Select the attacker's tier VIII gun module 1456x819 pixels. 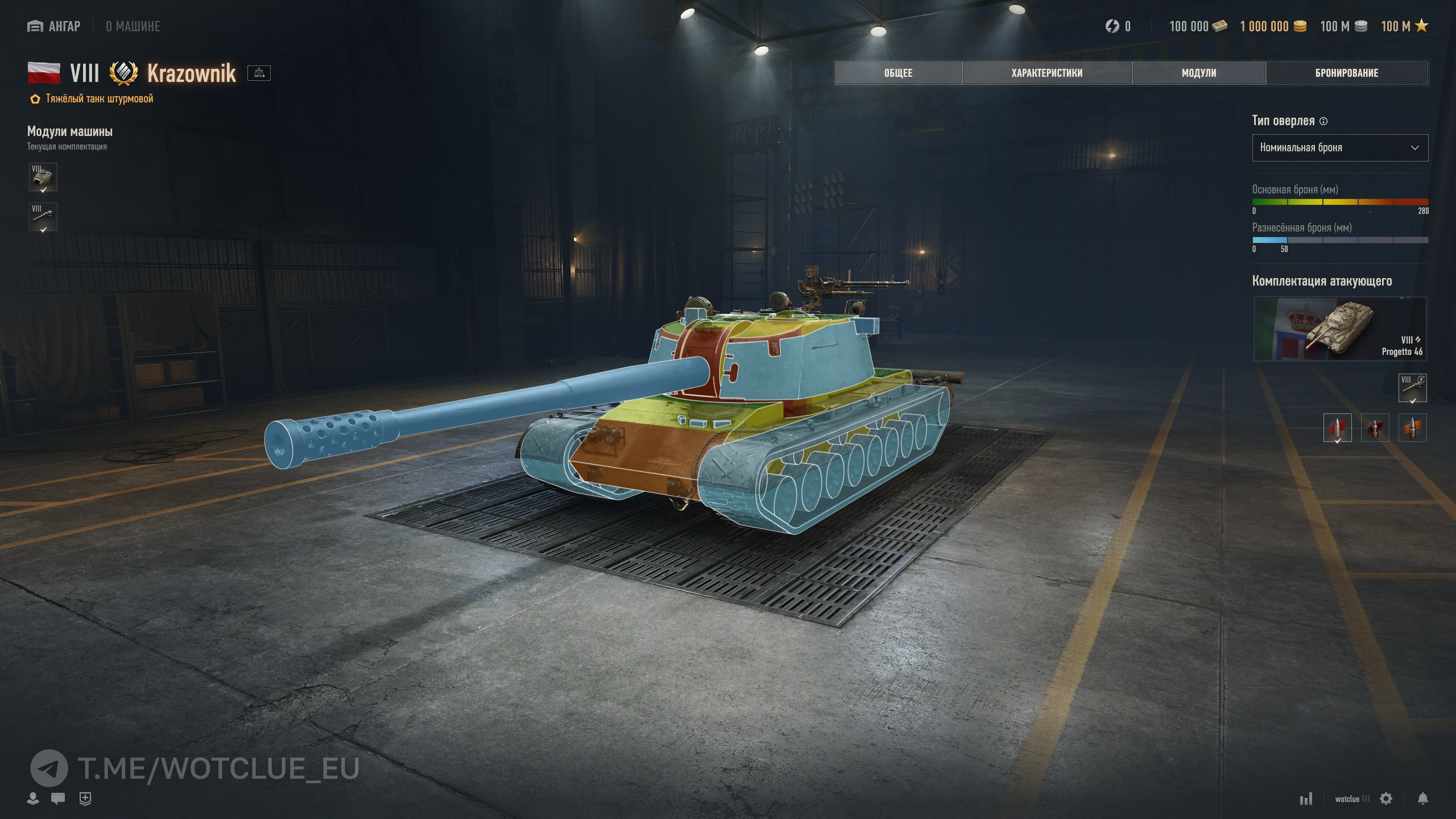(1412, 388)
